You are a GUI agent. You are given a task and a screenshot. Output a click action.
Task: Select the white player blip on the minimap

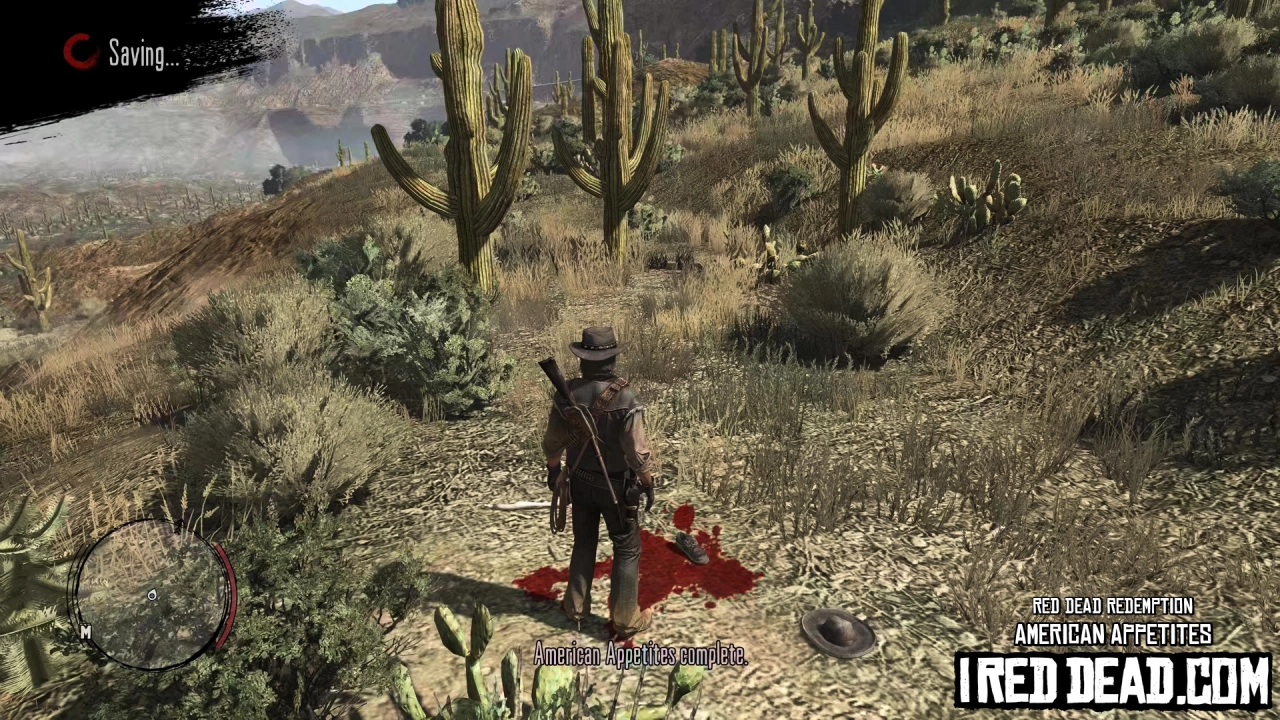coord(152,595)
